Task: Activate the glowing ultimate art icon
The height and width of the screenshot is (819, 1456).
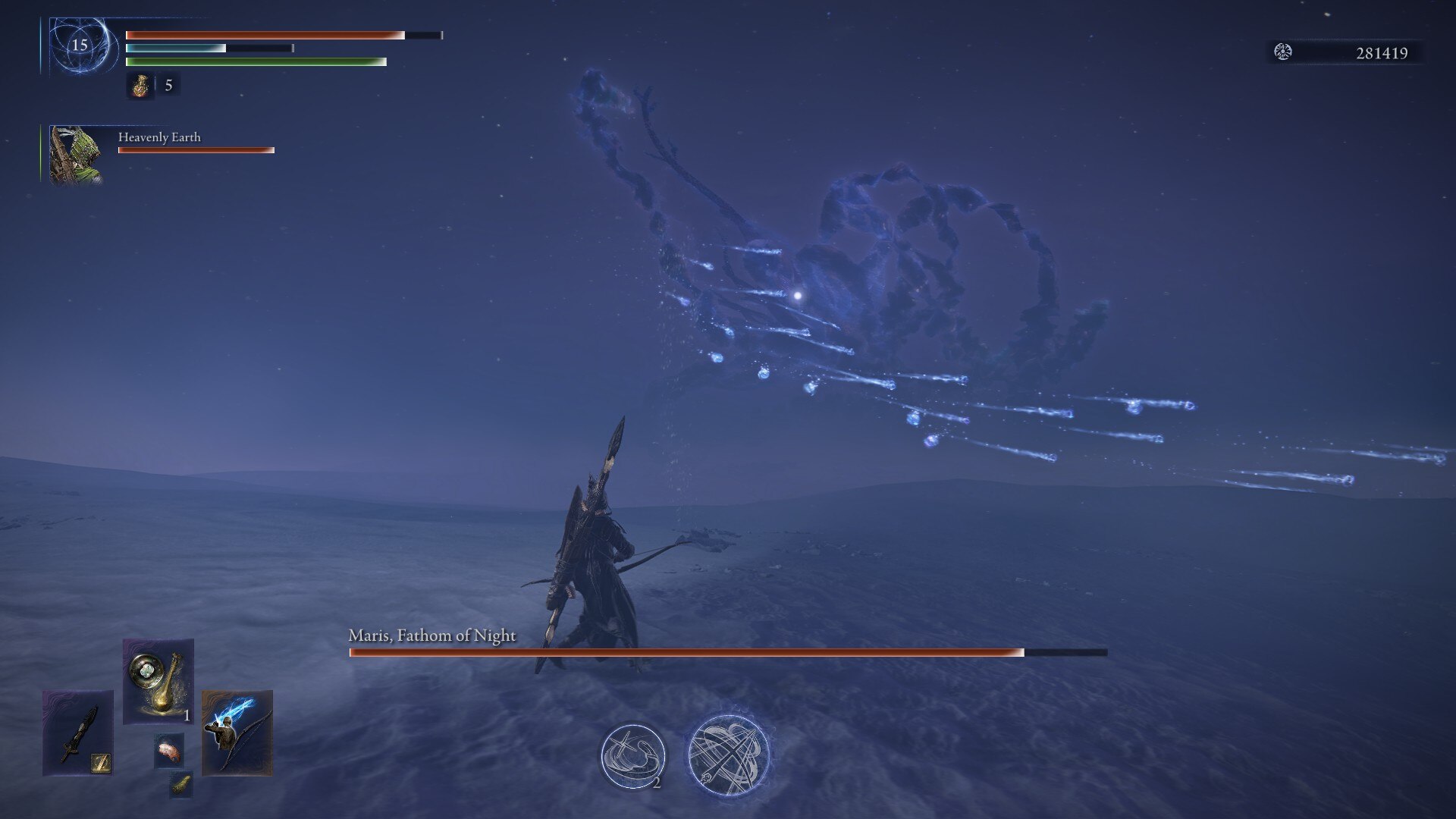Action: pyautogui.click(x=728, y=756)
